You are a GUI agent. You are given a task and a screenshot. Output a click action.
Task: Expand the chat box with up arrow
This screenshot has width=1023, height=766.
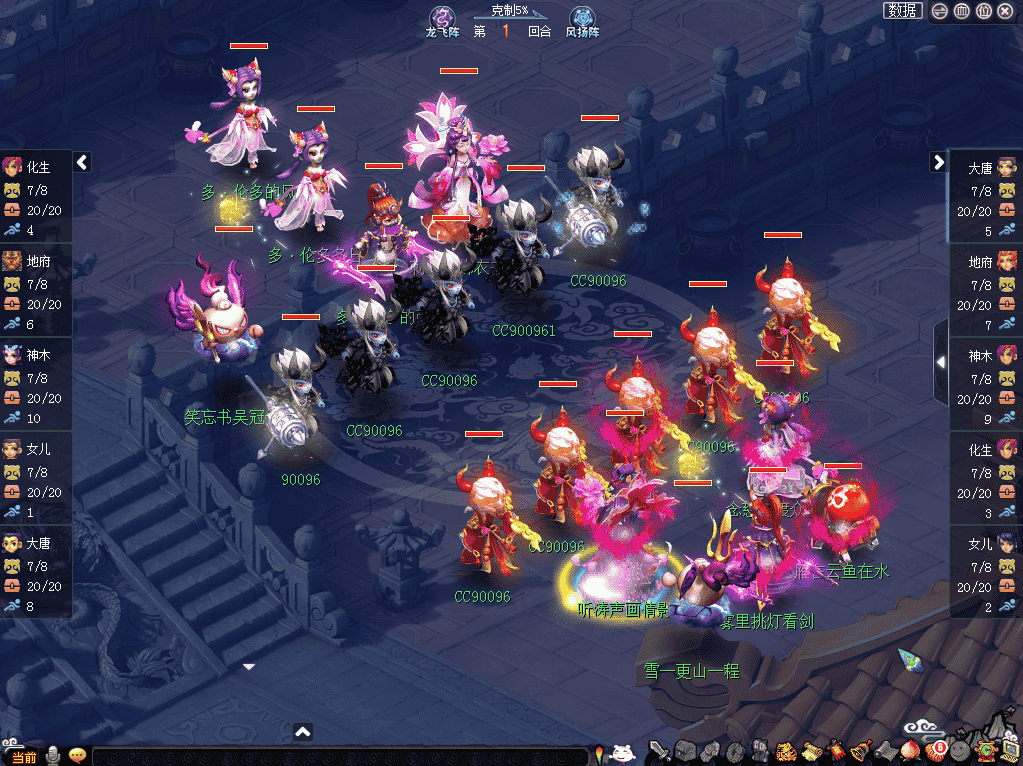[303, 732]
